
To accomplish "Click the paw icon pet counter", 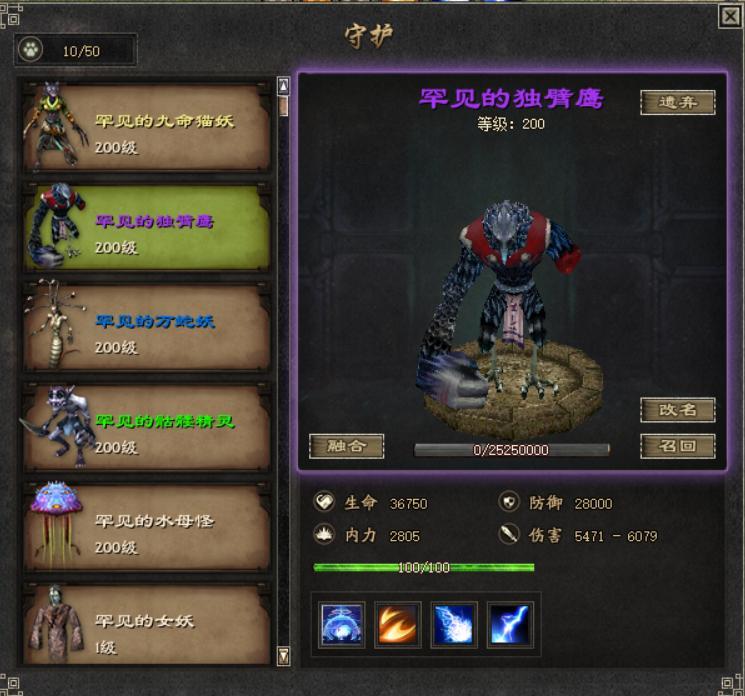I will tap(31, 49).
